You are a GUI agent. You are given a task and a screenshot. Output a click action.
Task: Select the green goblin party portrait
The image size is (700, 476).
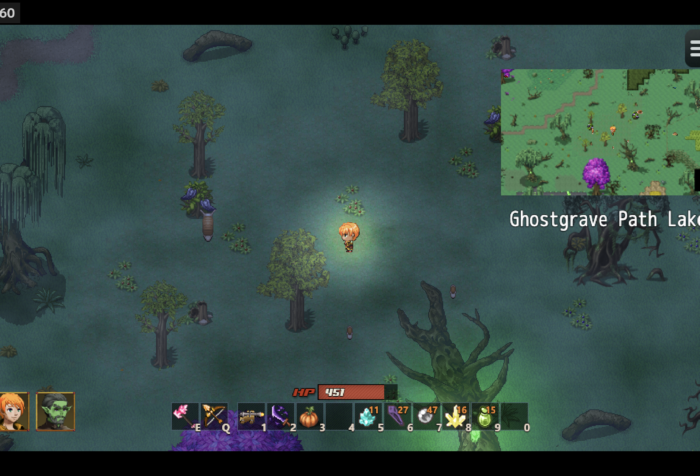[55, 411]
